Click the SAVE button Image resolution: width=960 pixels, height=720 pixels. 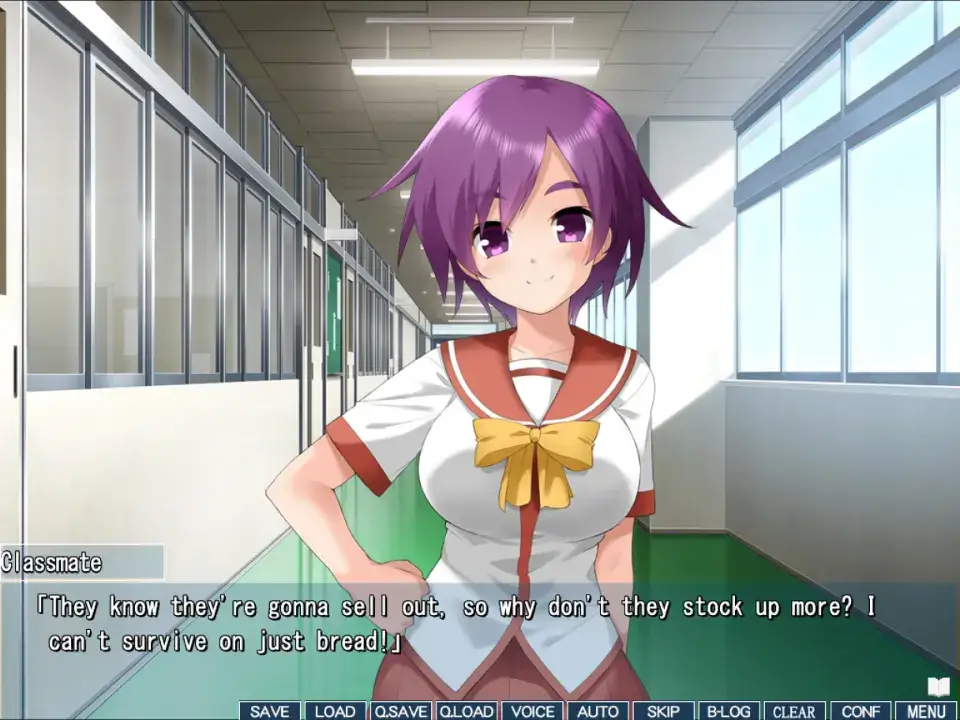[x=269, y=711]
